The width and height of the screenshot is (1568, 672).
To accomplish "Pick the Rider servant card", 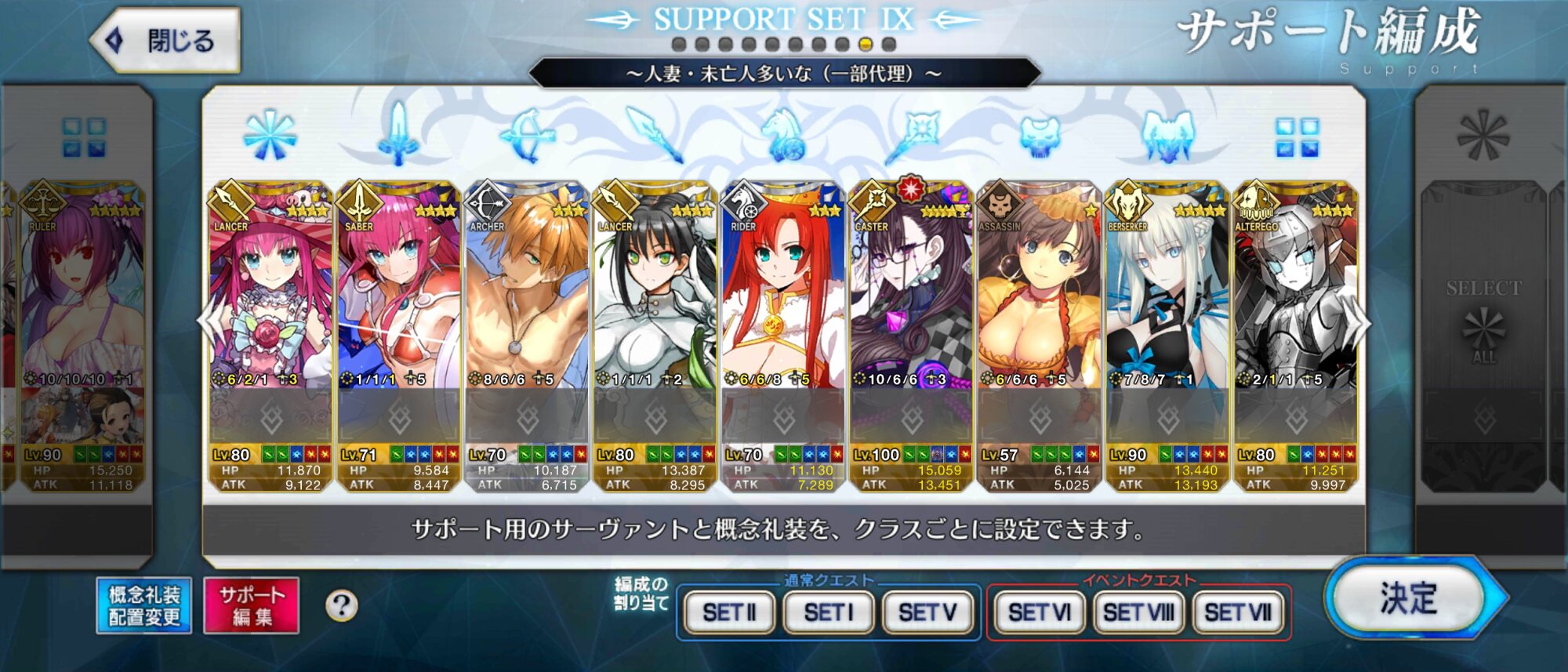I will pyautogui.click(x=782, y=314).
